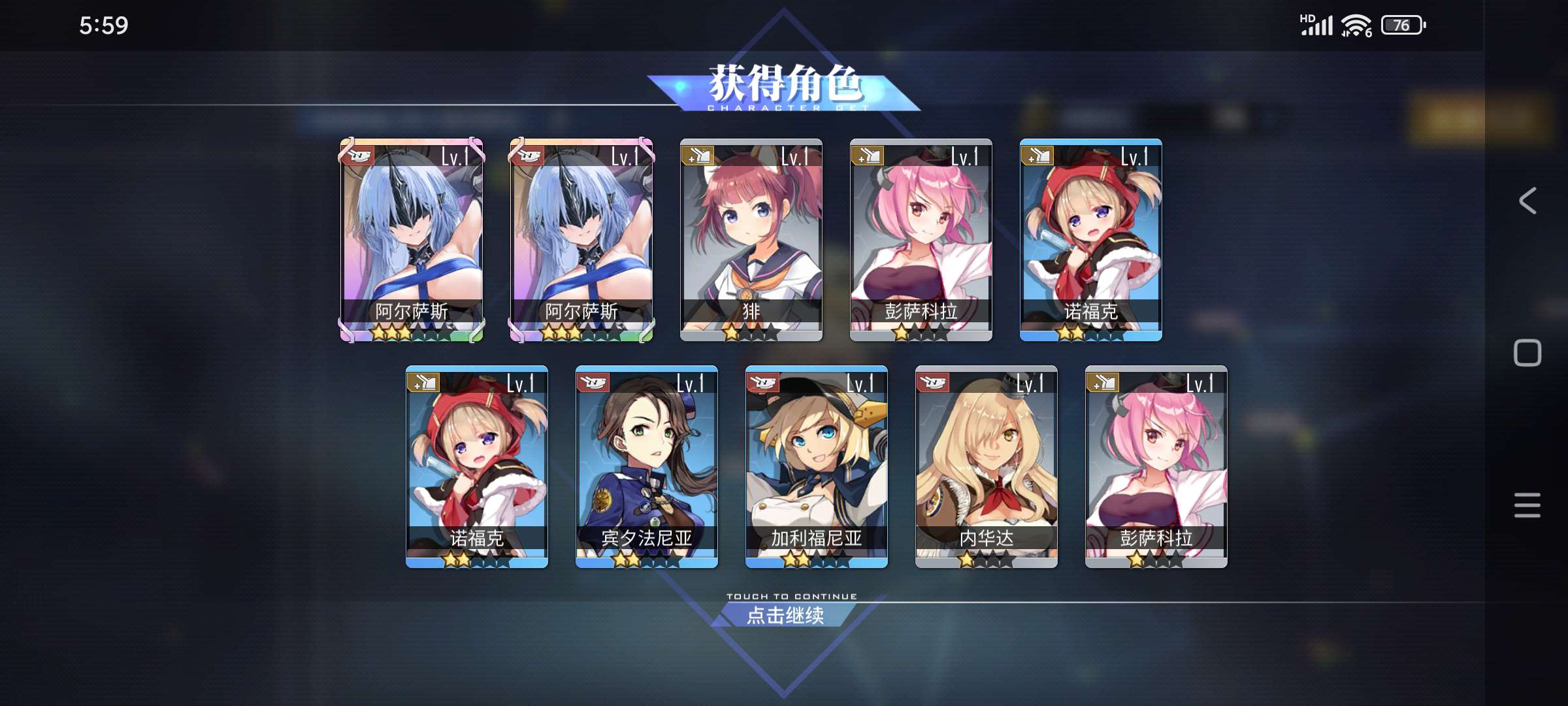Open the Android three-line menu button
Image resolution: width=1568 pixels, height=706 pixels.
tap(1527, 505)
